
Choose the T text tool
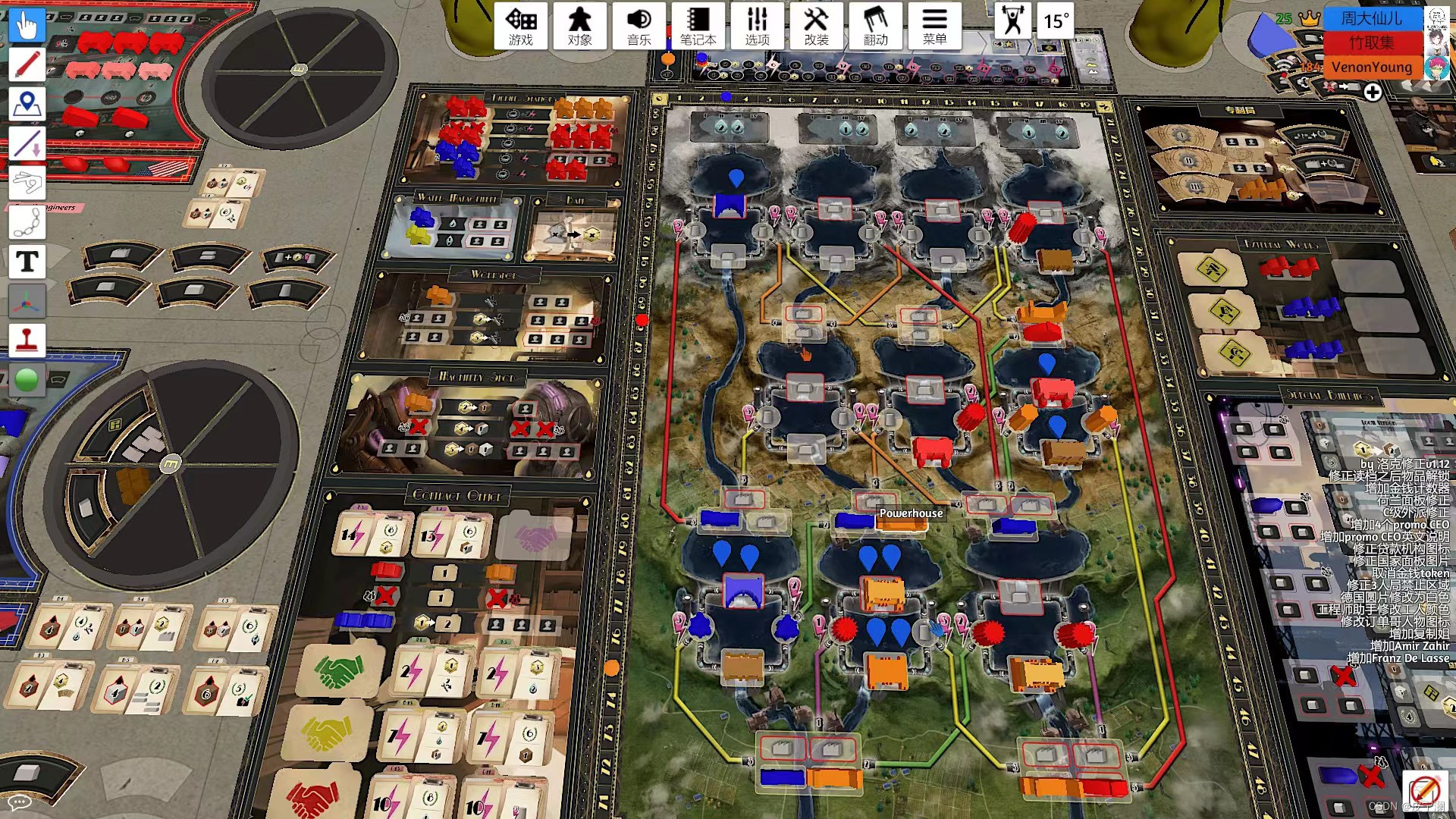pos(27,262)
